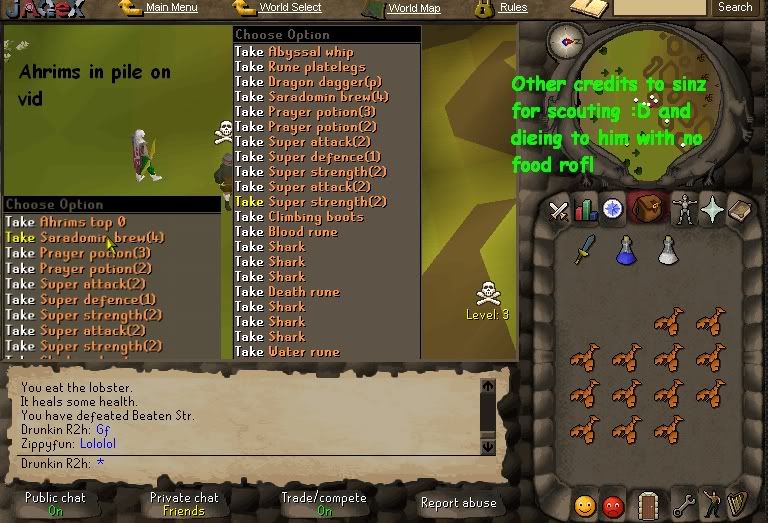
Task: Click the Report abuse button
Action: (458, 503)
